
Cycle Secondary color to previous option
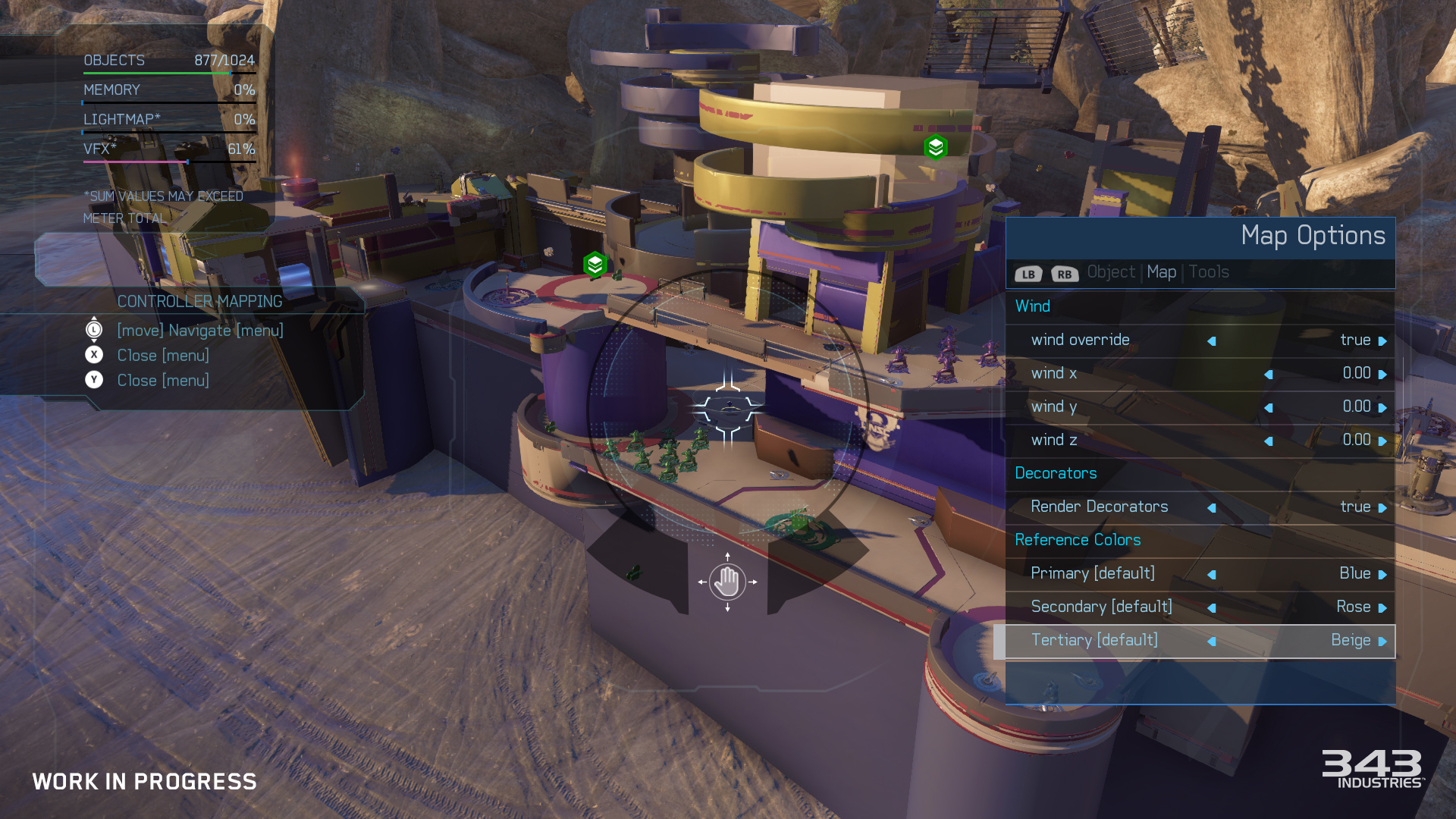(1212, 608)
